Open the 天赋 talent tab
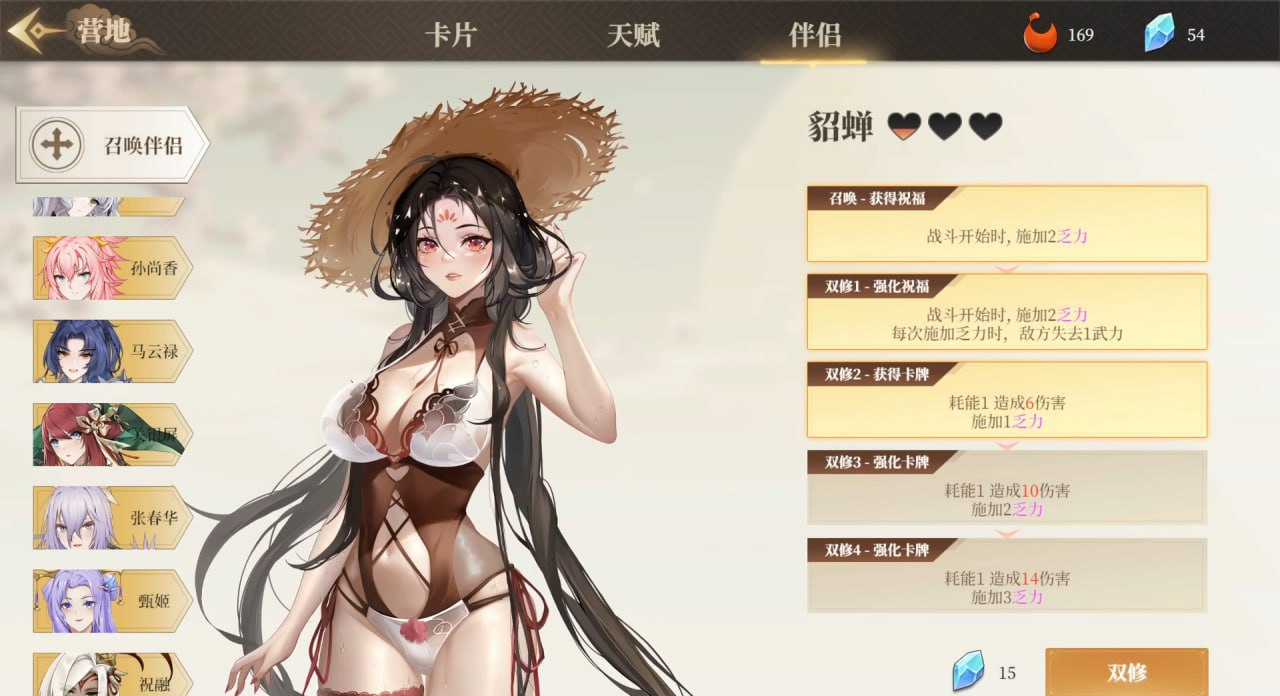The height and width of the screenshot is (696, 1280). coord(633,36)
